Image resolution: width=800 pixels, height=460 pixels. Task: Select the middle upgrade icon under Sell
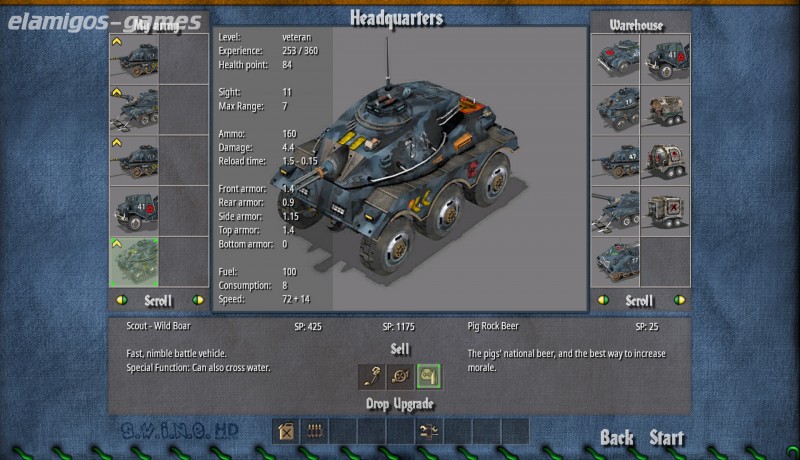pyautogui.click(x=400, y=376)
